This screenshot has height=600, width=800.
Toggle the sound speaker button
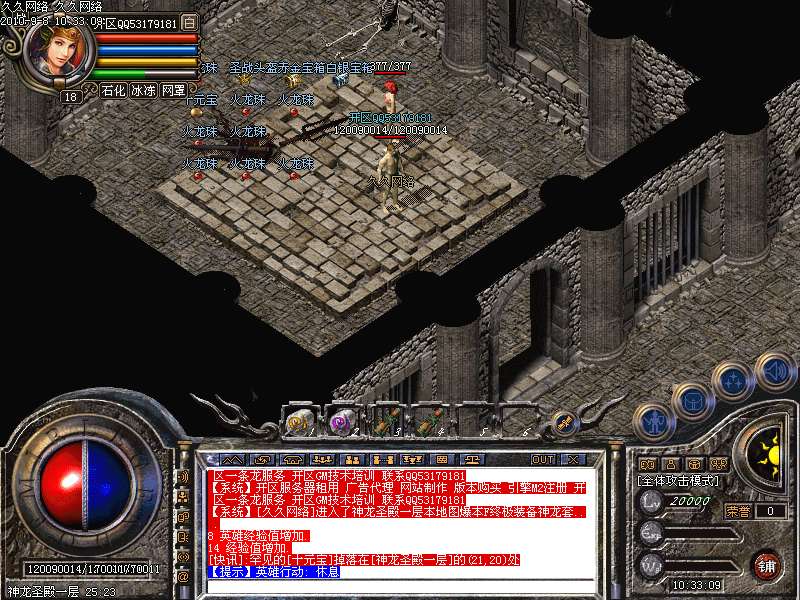pos(775,372)
